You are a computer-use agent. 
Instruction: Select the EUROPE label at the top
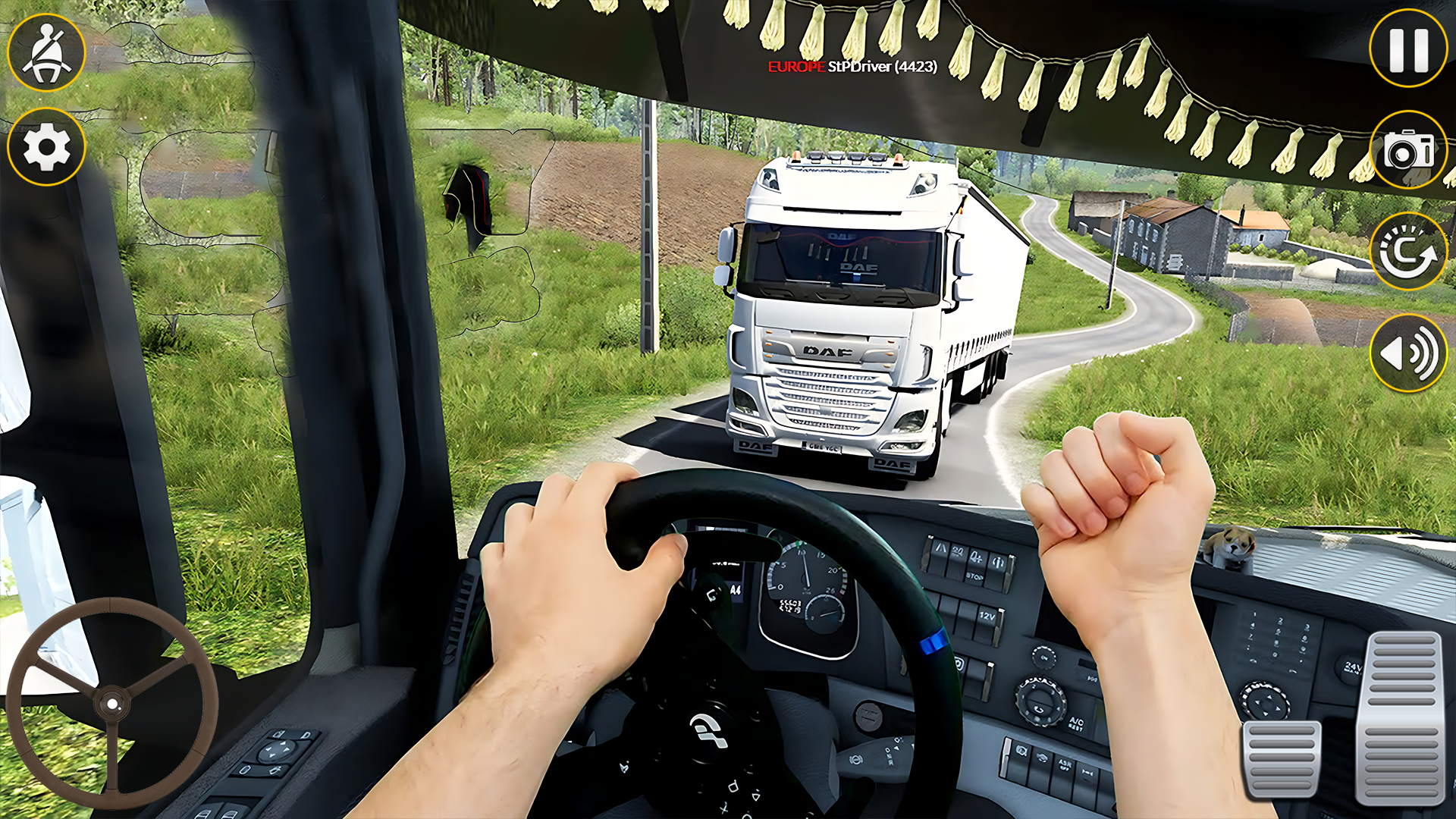click(793, 67)
